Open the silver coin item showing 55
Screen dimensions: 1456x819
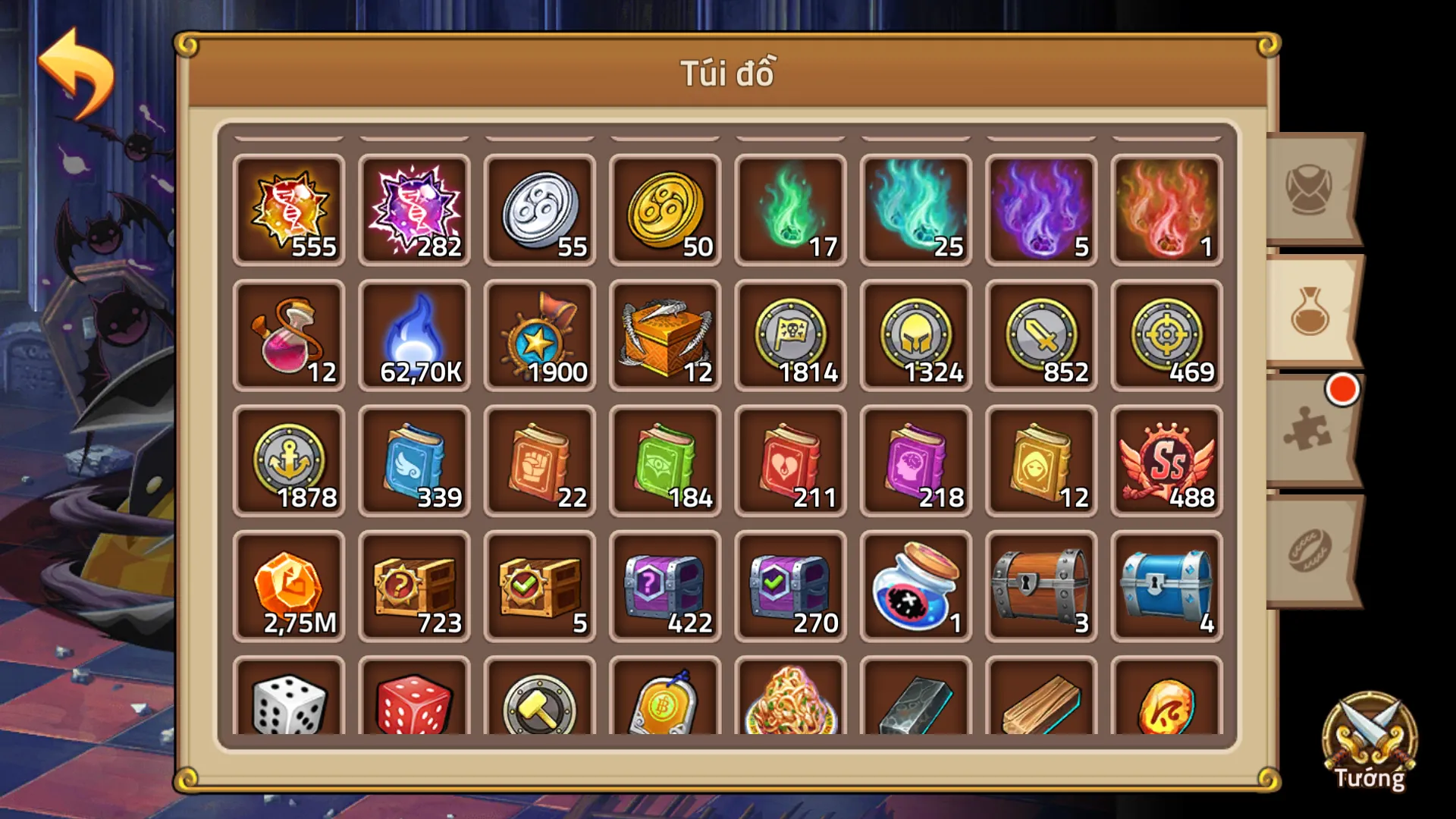click(x=539, y=210)
